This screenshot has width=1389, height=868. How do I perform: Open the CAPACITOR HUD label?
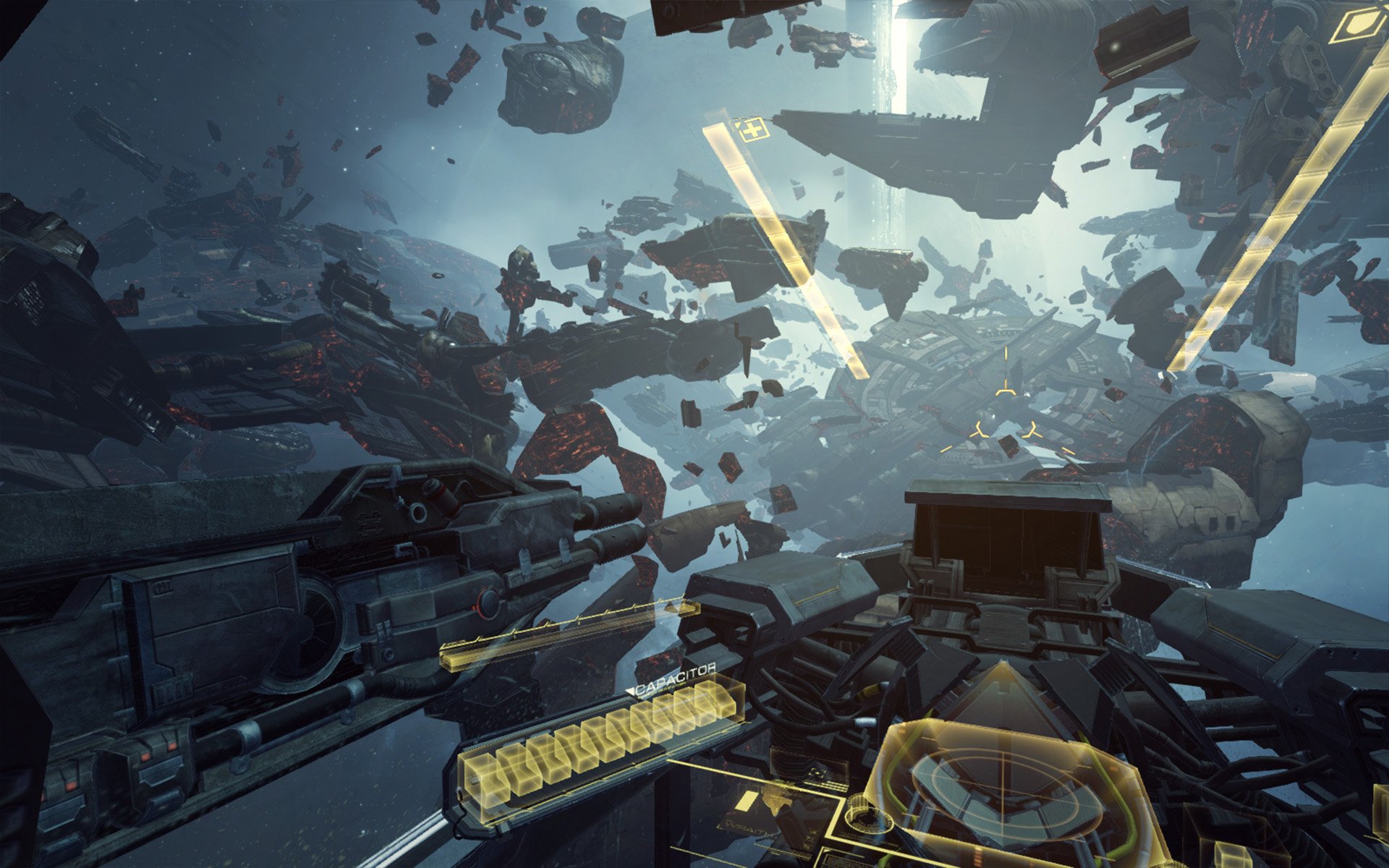[x=674, y=678]
